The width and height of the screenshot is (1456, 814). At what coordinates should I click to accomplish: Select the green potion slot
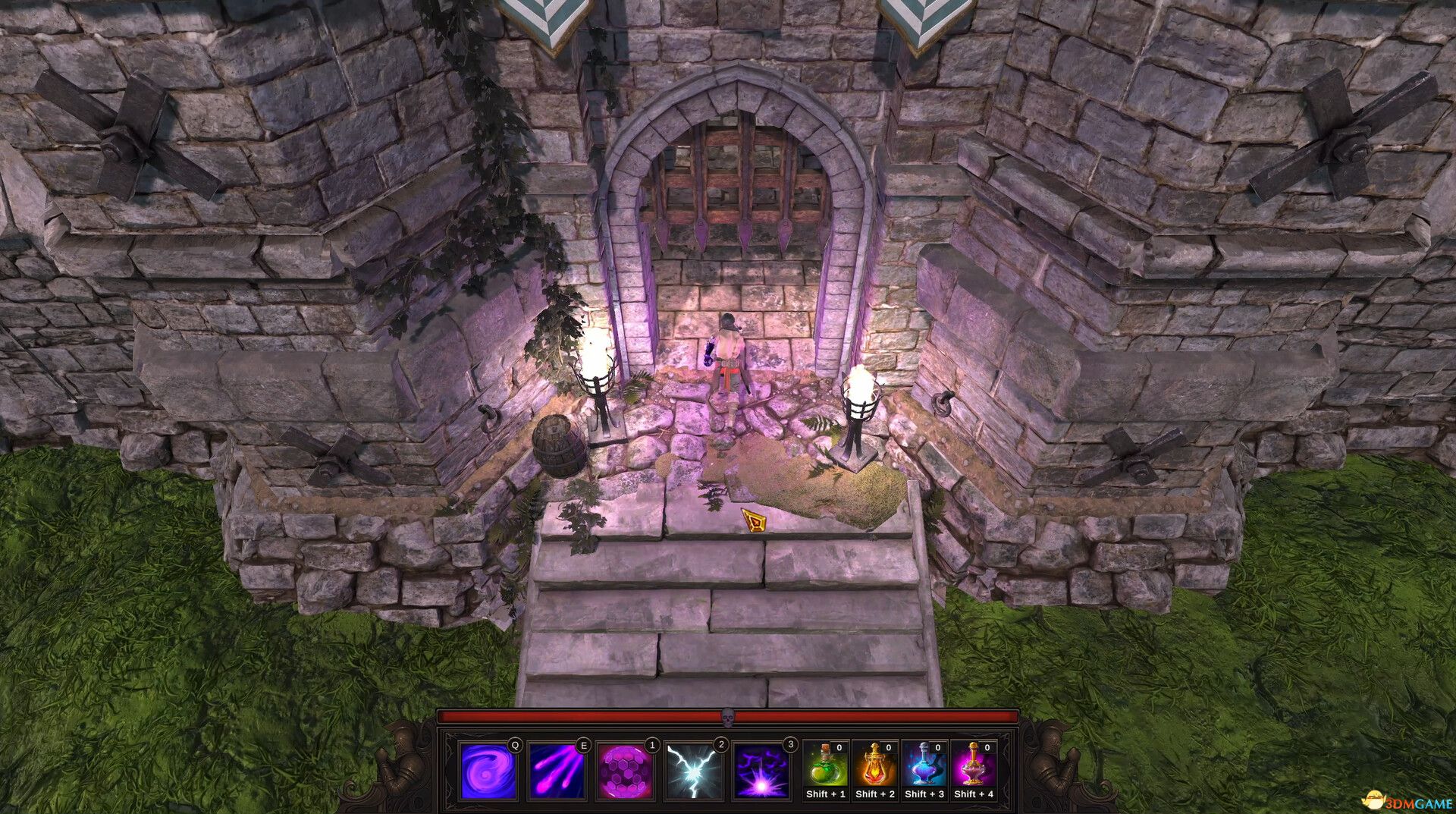[x=826, y=765]
